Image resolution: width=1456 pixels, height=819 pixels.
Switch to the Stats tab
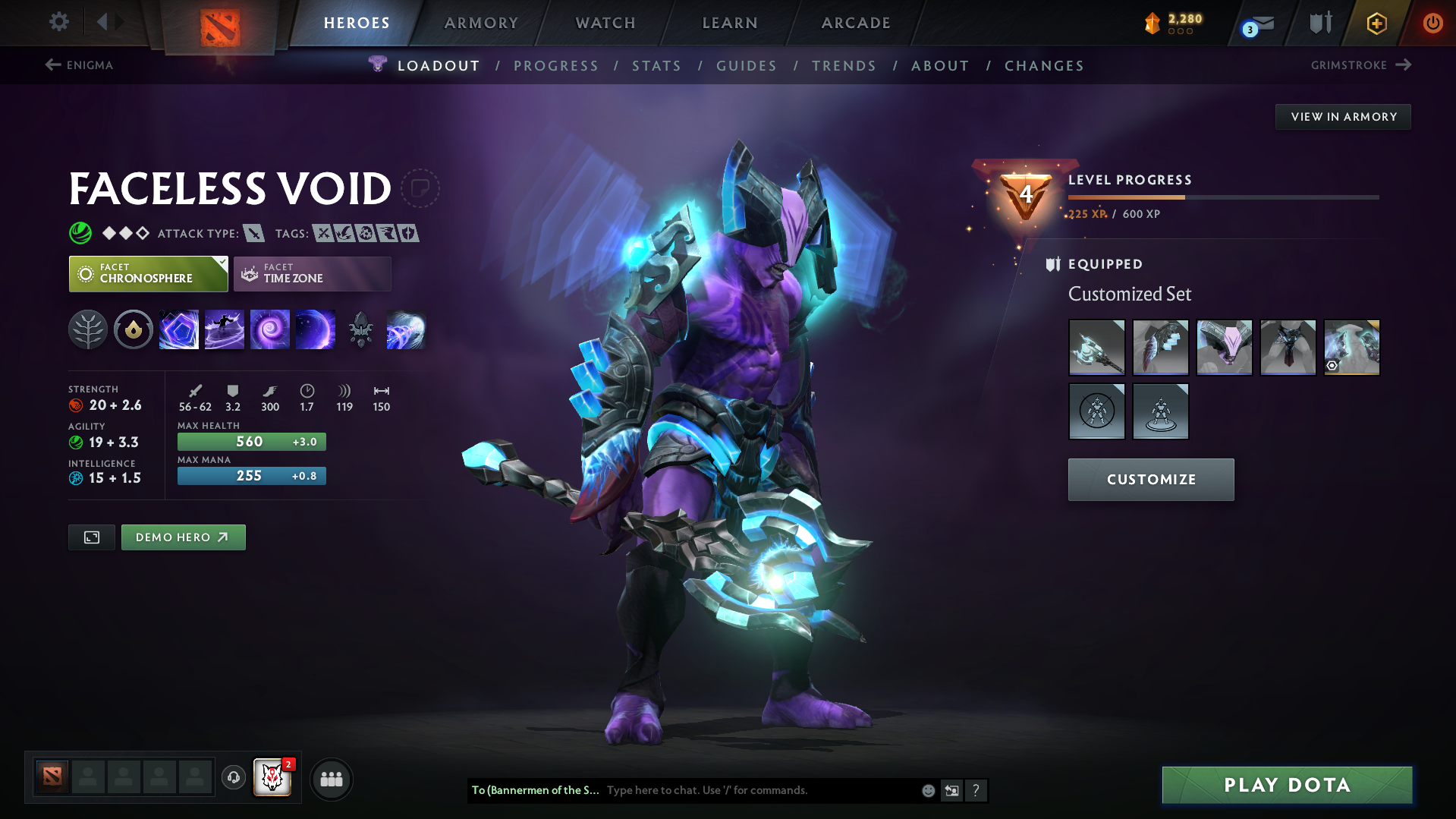pos(656,66)
